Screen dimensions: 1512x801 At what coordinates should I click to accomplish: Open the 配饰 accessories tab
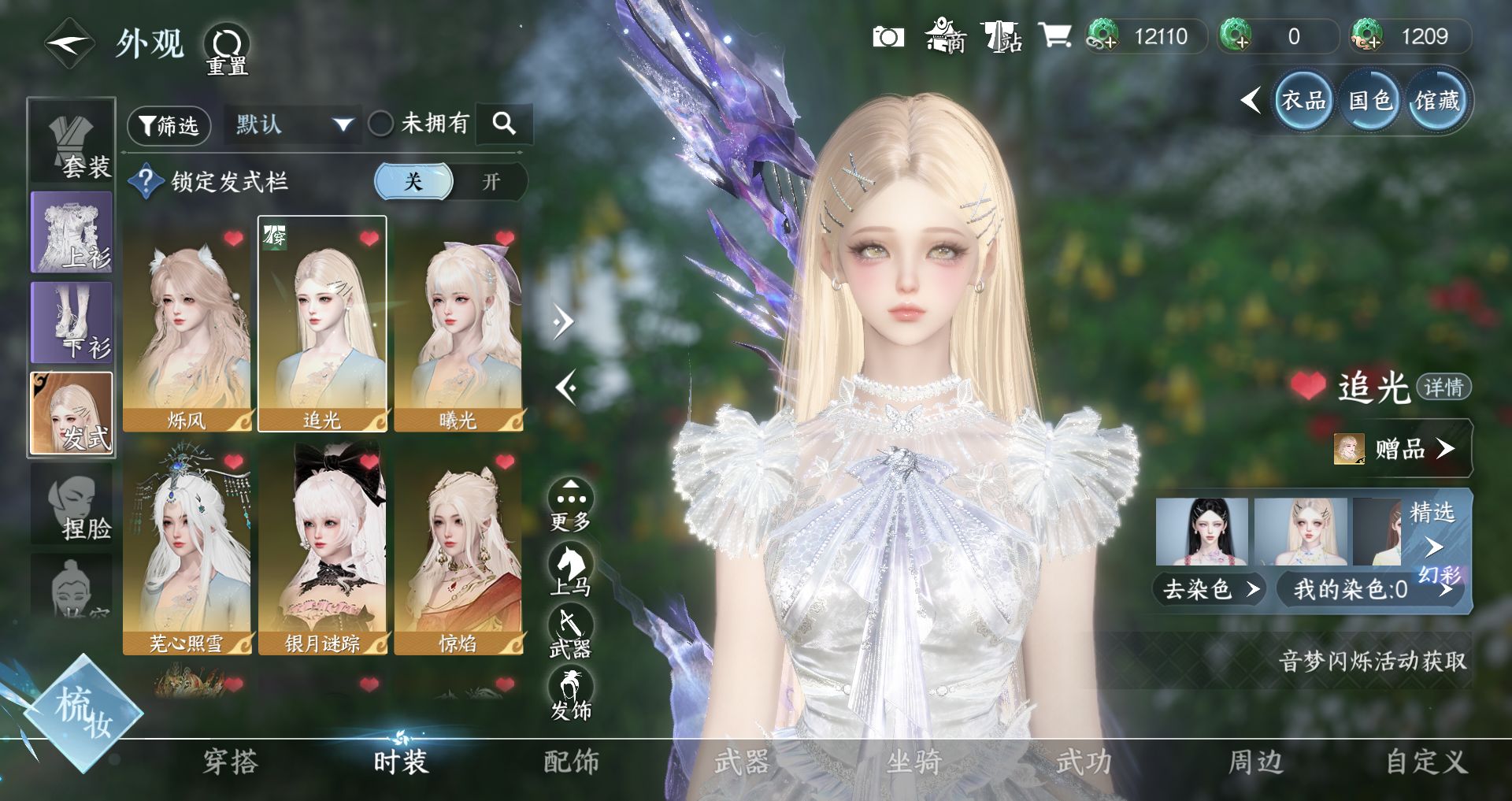coord(572,762)
